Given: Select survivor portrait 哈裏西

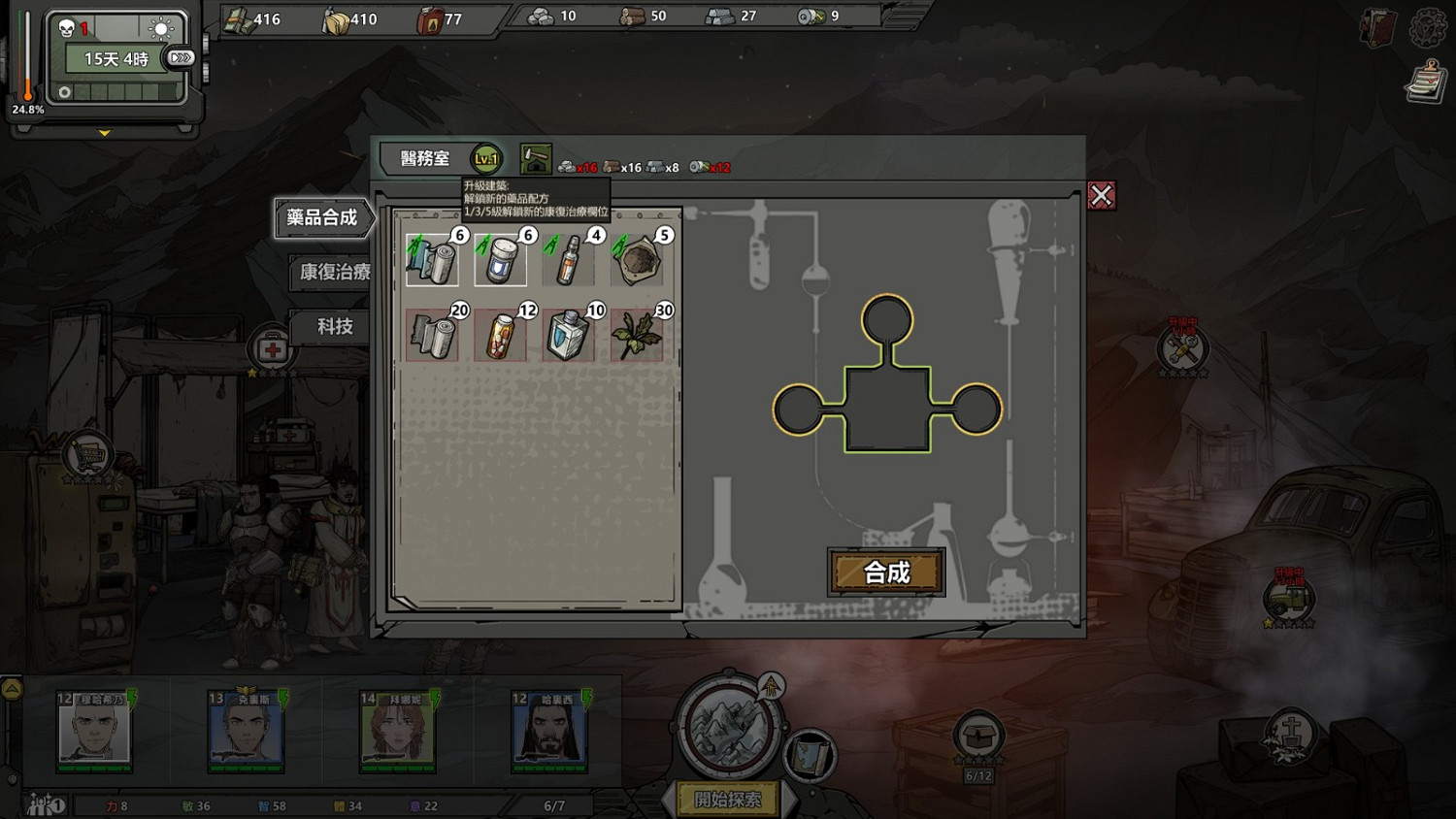Looking at the screenshot, I should 549,732.
